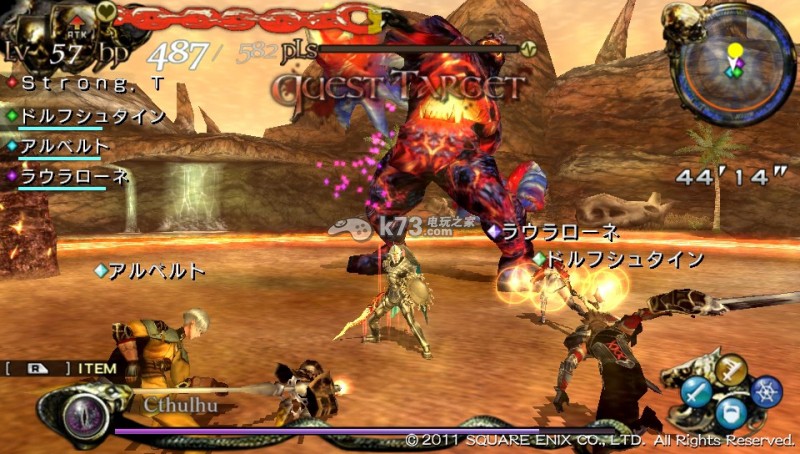
Task: Select the light blue helmet action icon
Action: pos(733,414)
